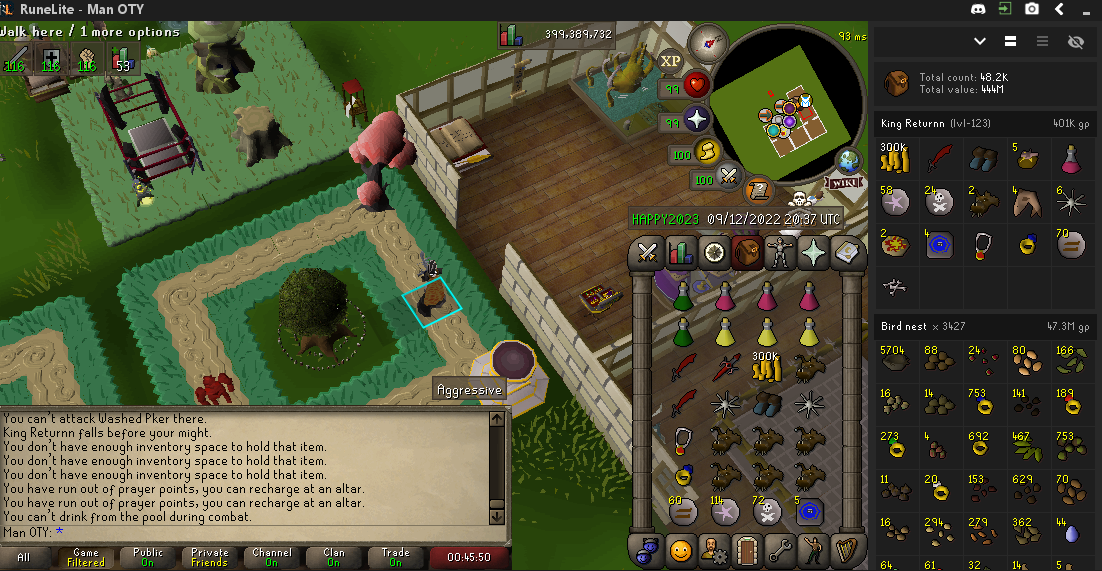
Task: Click the Discord icon in title bar
Action: pyautogui.click(x=977, y=9)
